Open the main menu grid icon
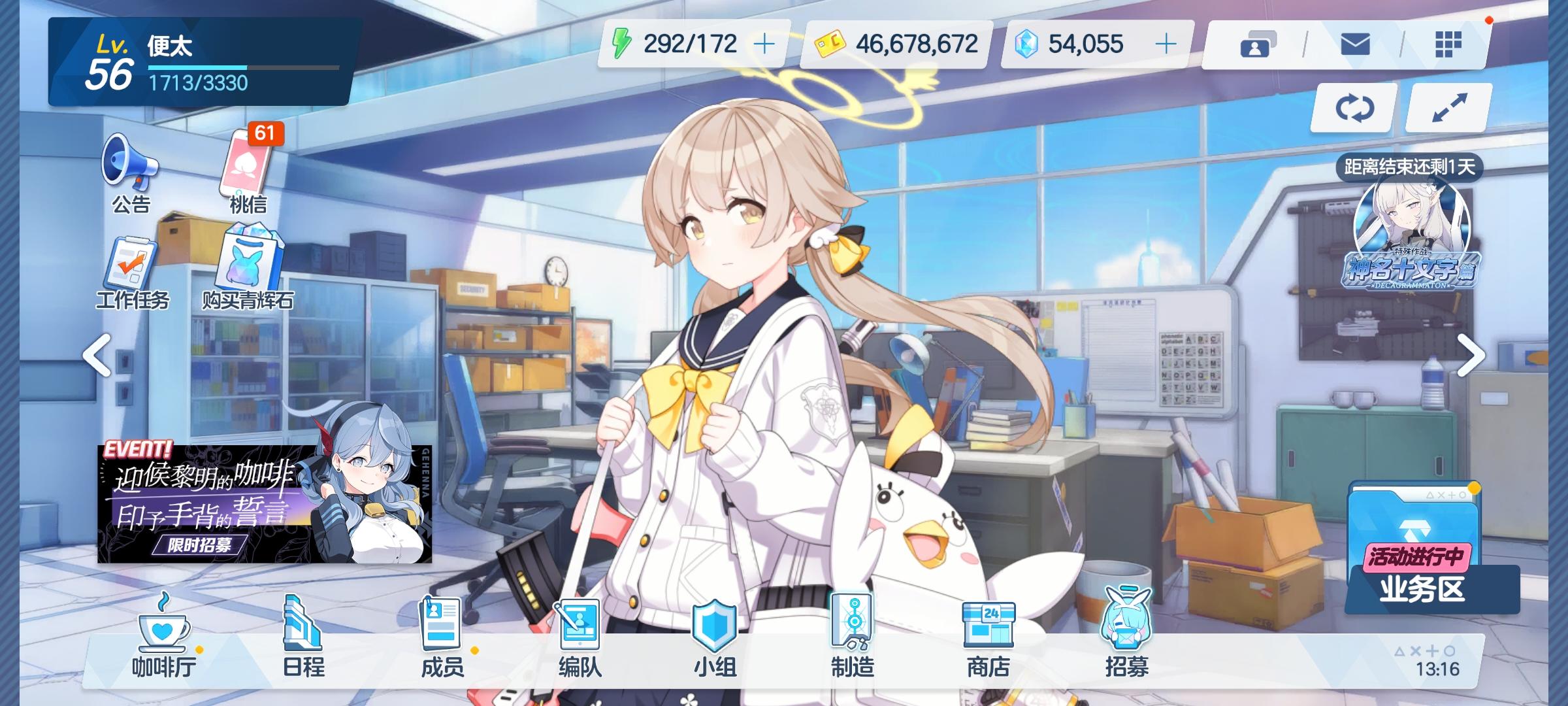This screenshot has width=1568, height=706. pyautogui.click(x=1450, y=44)
